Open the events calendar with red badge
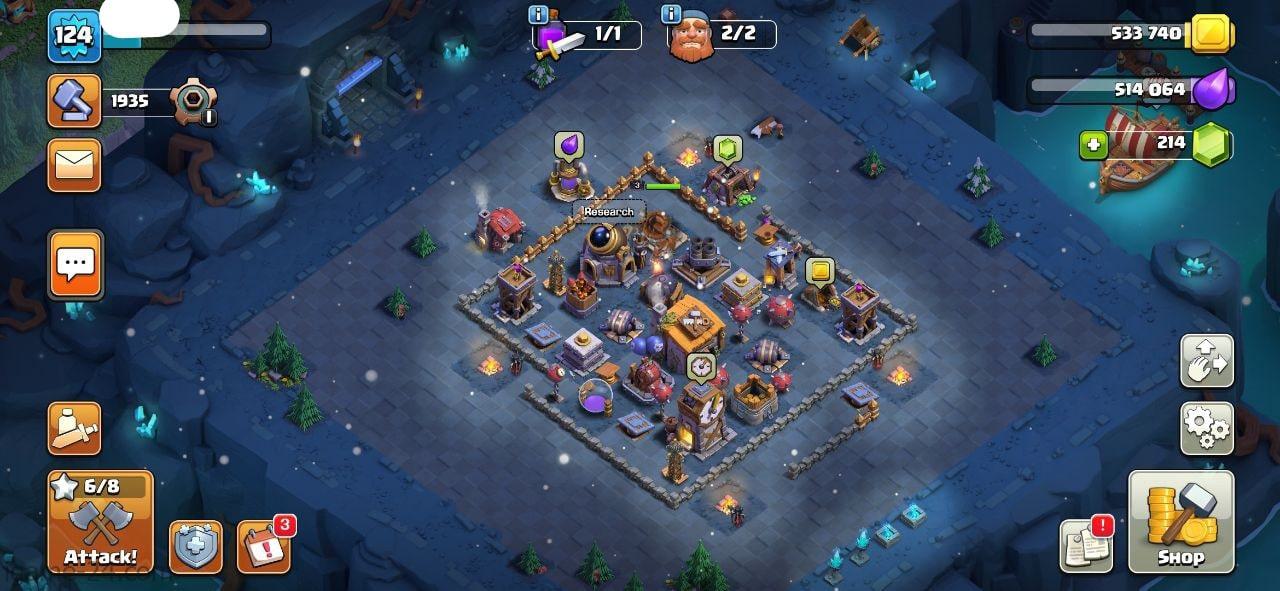Screen dimensions: 1280x591 (x=264, y=546)
